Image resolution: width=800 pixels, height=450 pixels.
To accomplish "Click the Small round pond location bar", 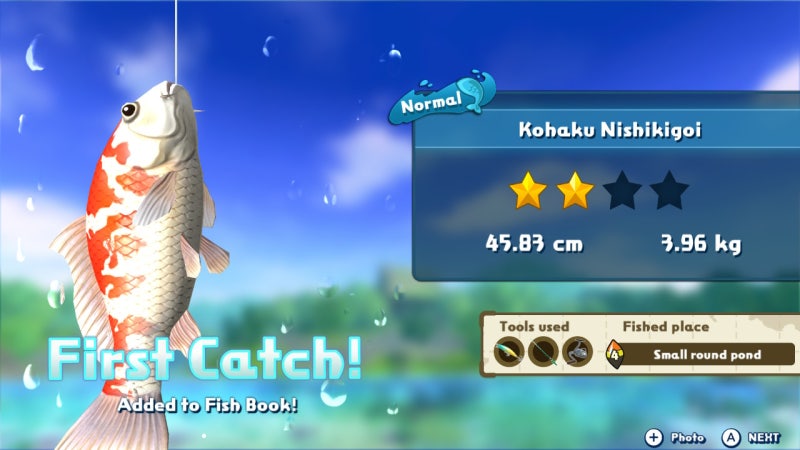I will 708,354.
